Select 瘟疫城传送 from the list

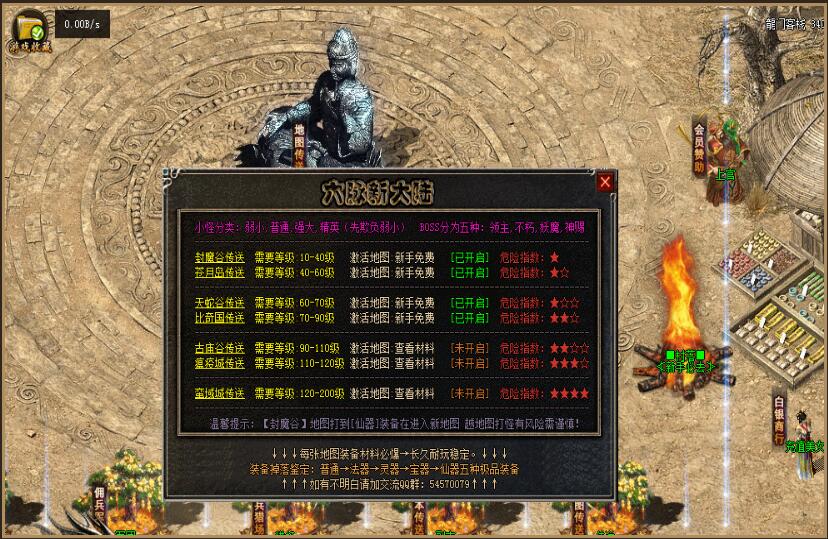pos(220,364)
